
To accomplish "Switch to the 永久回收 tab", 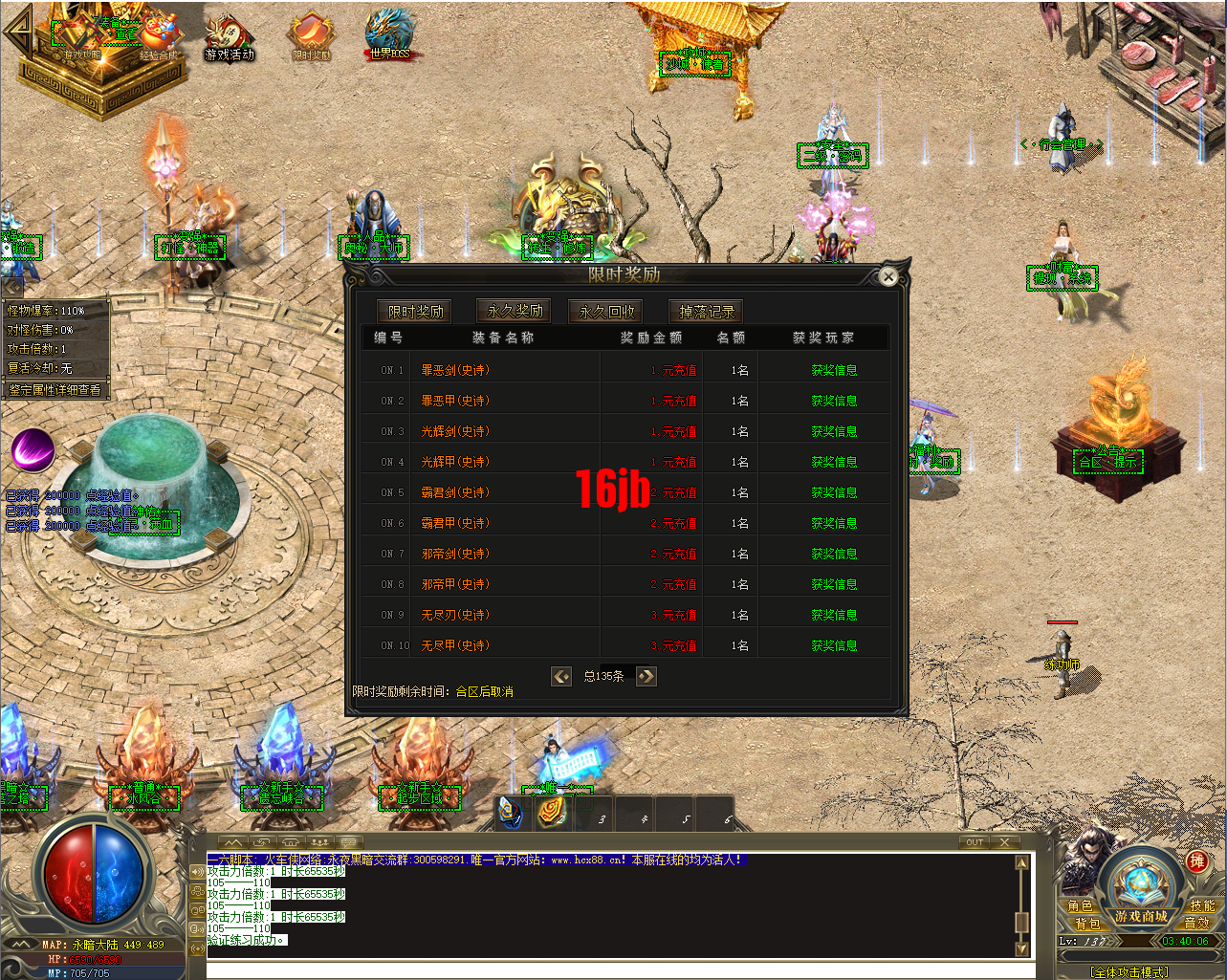I will 605,310.
